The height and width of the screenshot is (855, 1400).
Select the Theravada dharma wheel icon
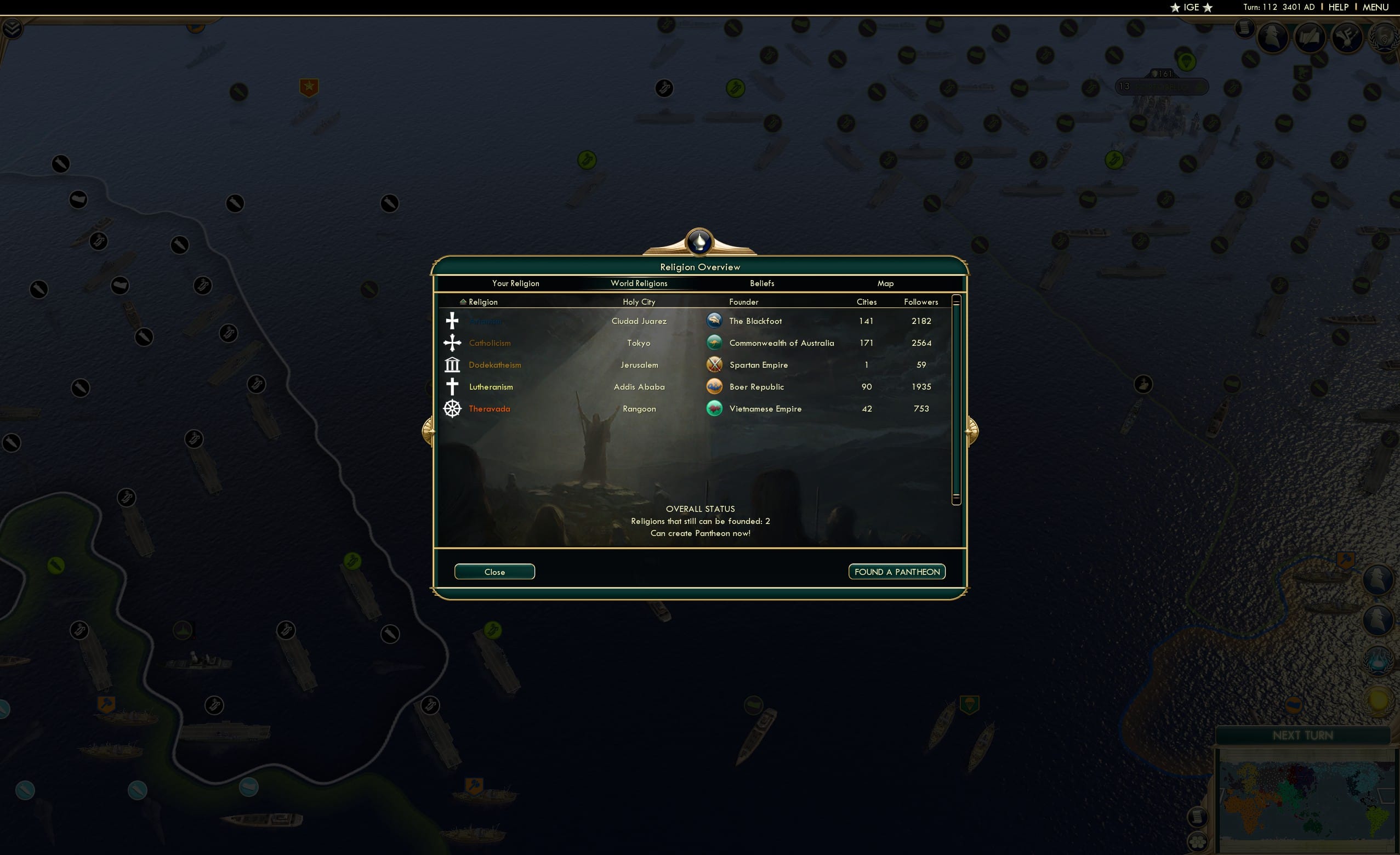452,408
